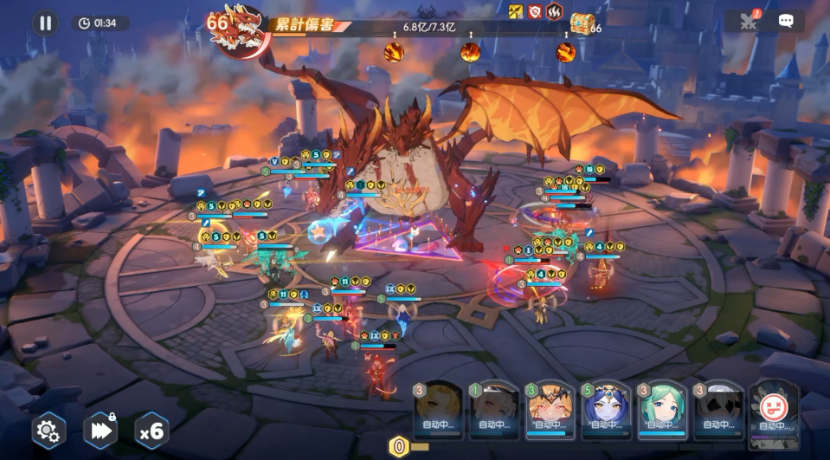Pause the battle
This screenshot has height=460, width=830.
45,23
